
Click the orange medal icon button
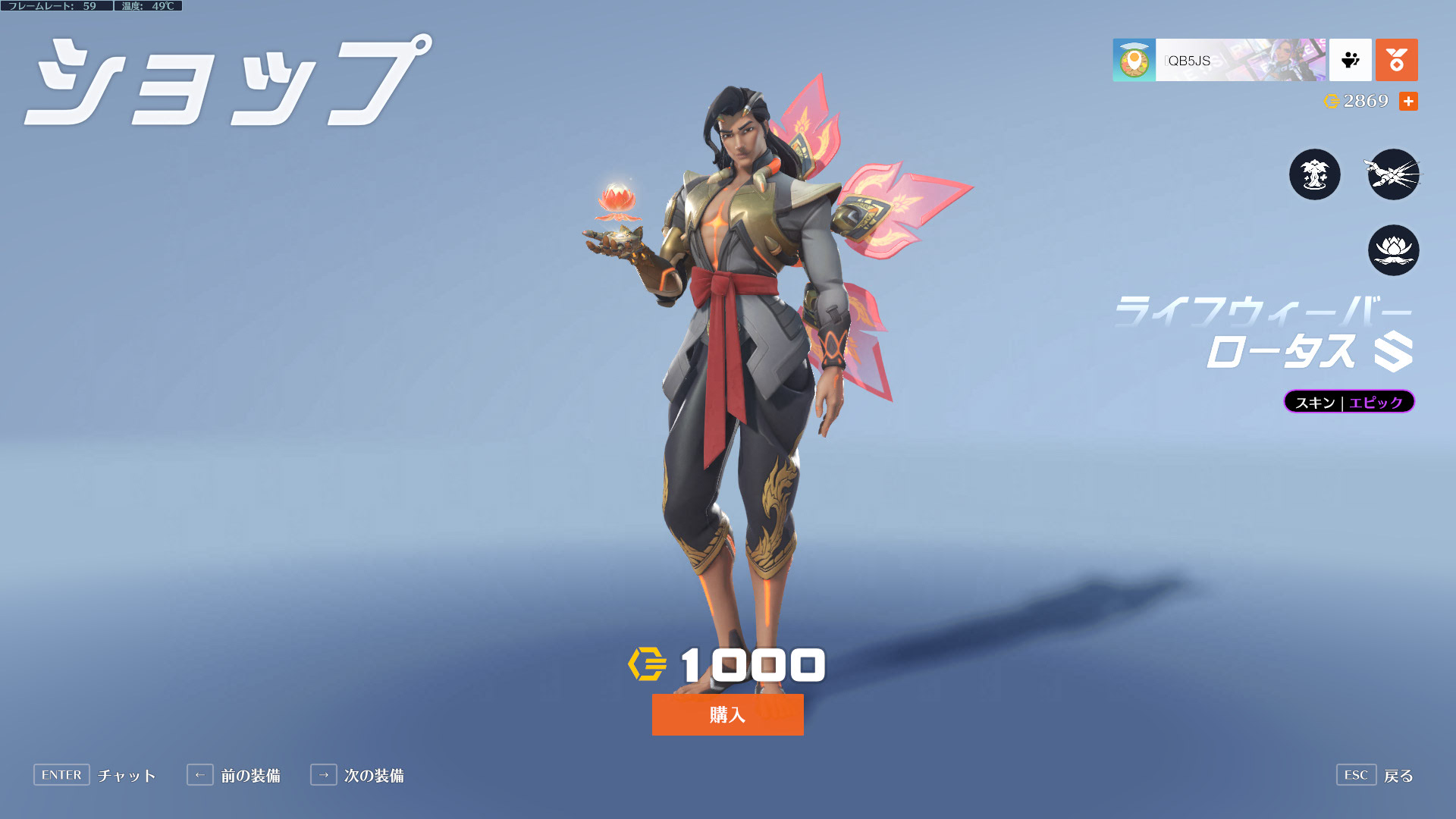tap(1396, 60)
